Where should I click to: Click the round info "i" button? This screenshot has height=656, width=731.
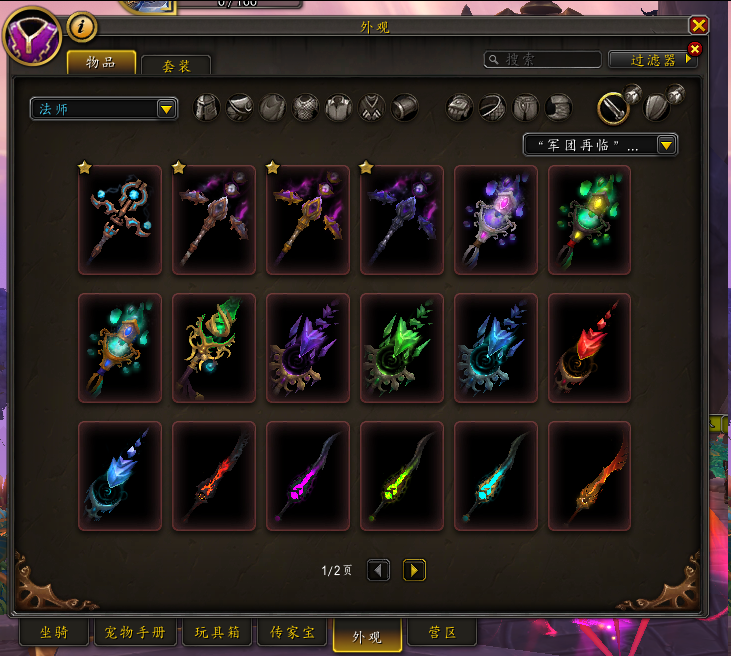click(x=83, y=26)
